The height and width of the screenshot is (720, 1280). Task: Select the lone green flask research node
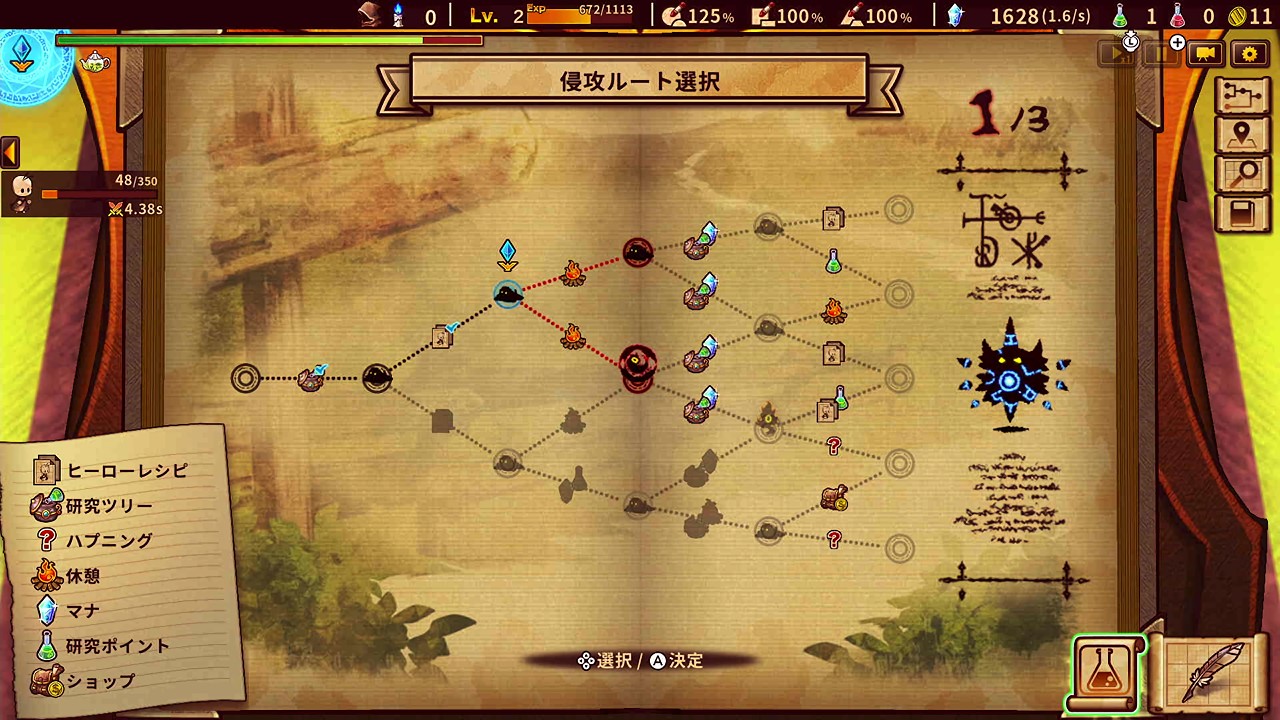[833, 262]
